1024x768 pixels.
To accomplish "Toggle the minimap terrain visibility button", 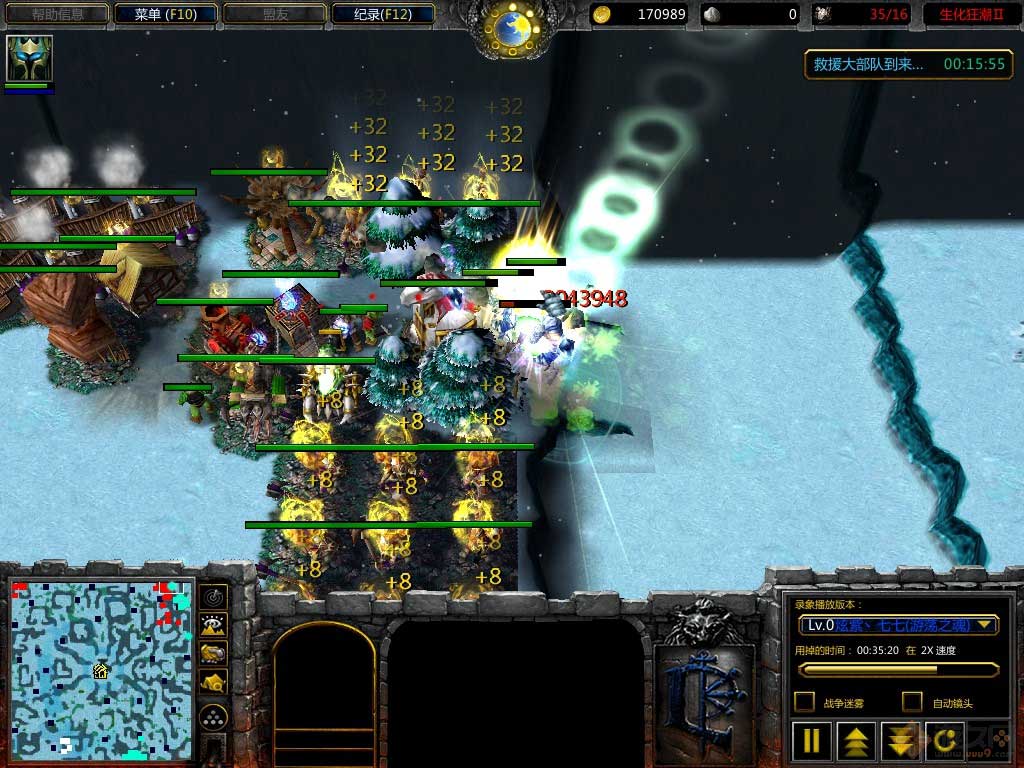I will tap(213, 626).
